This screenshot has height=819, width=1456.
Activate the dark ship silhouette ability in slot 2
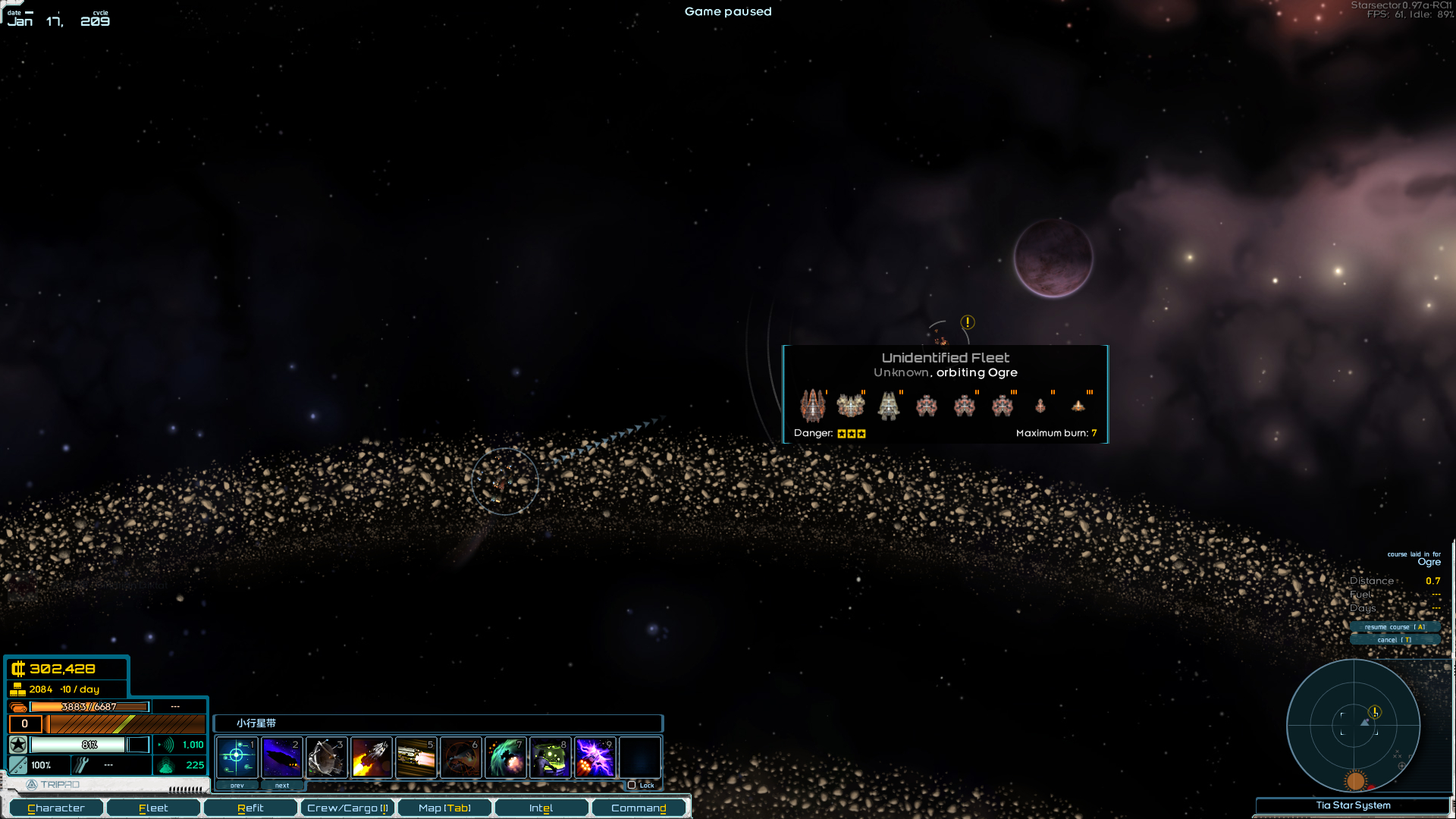[281, 757]
